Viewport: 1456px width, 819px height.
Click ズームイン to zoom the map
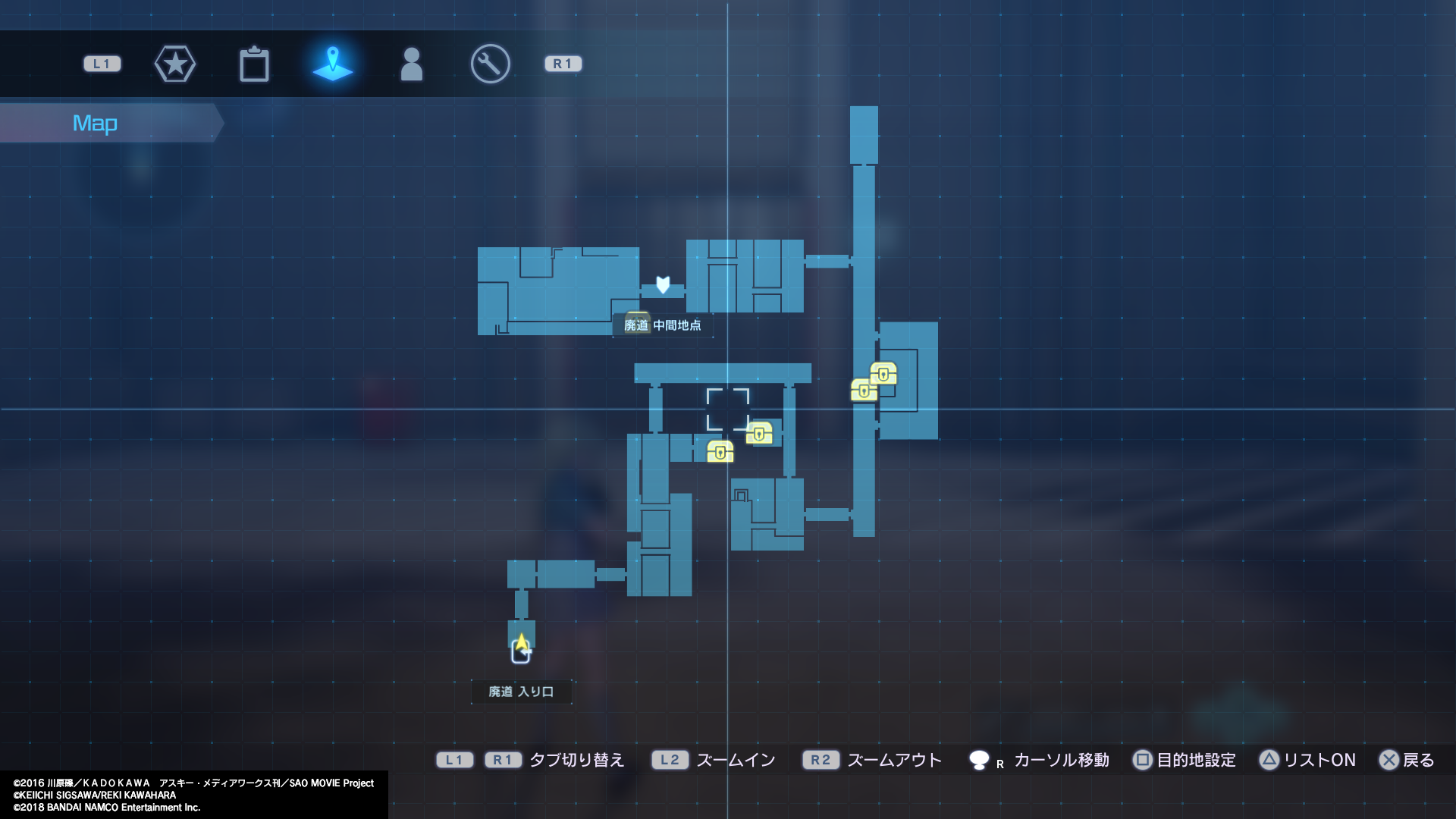(735, 760)
